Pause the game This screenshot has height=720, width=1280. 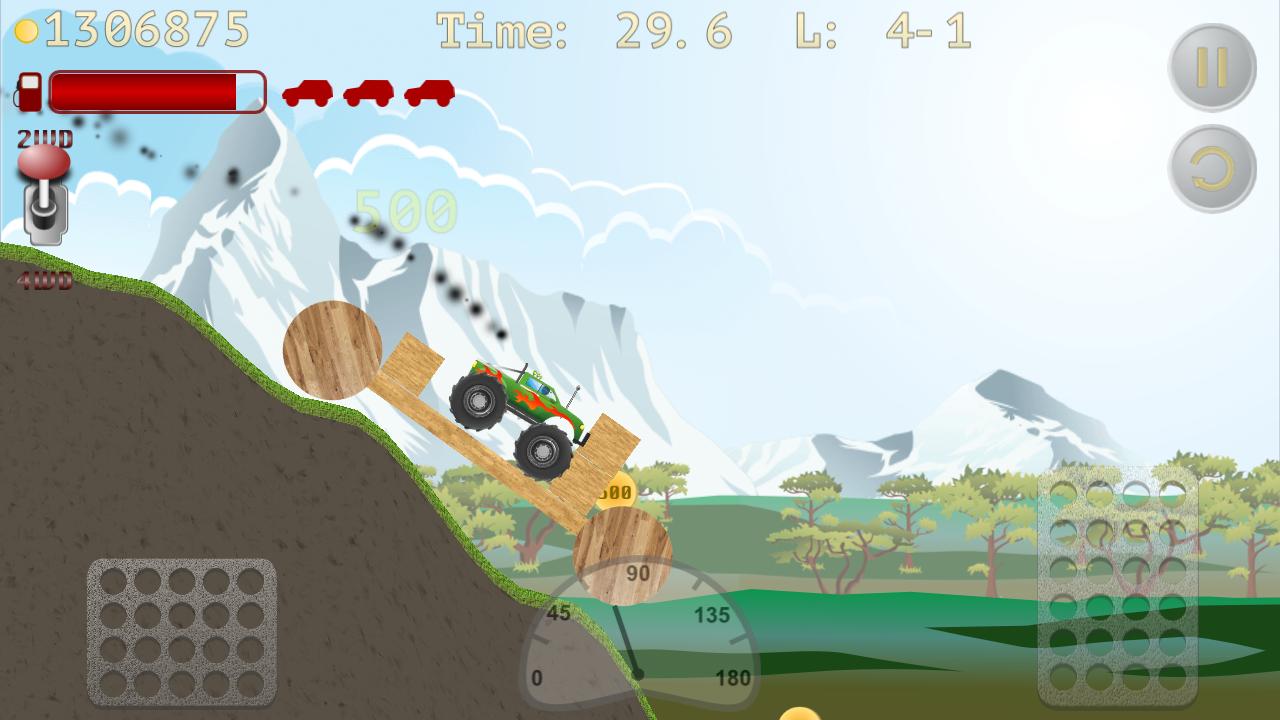tap(1211, 63)
